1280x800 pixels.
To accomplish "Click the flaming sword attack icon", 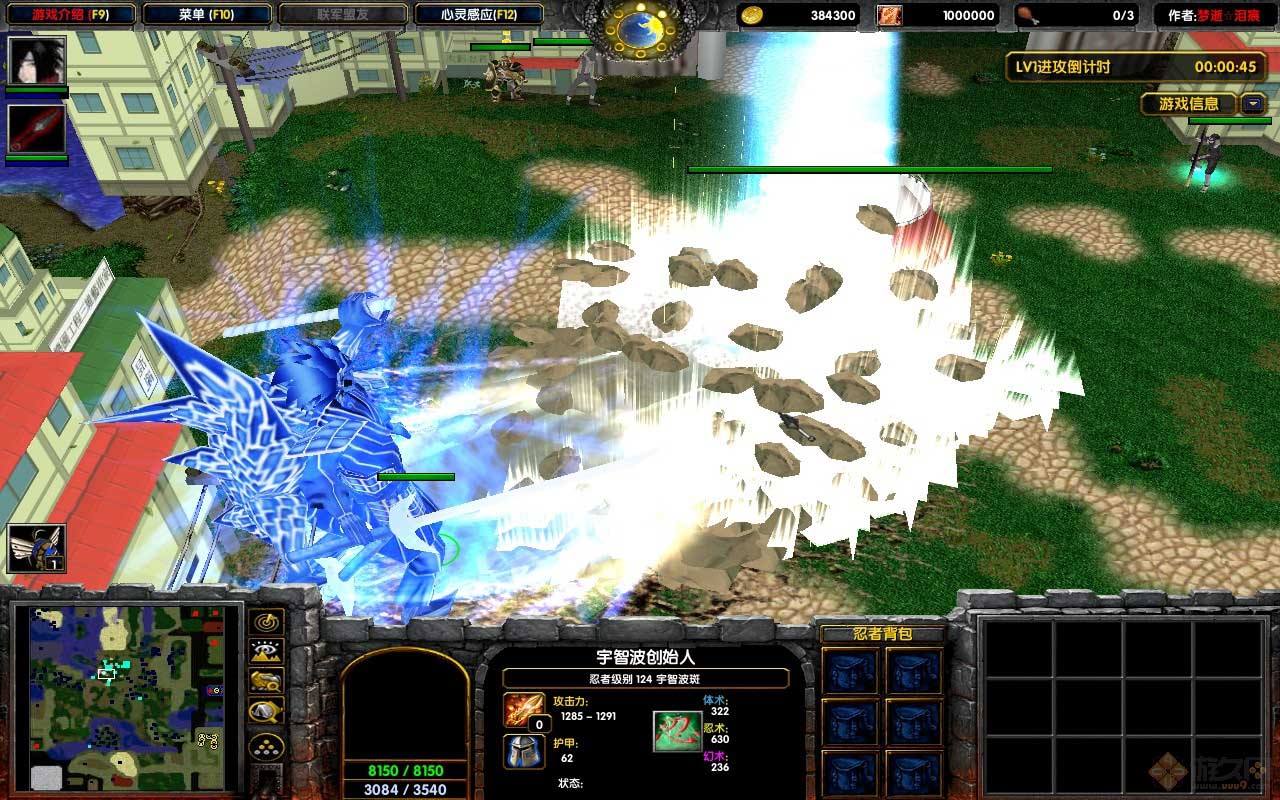I will pyautogui.click(x=523, y=709).
